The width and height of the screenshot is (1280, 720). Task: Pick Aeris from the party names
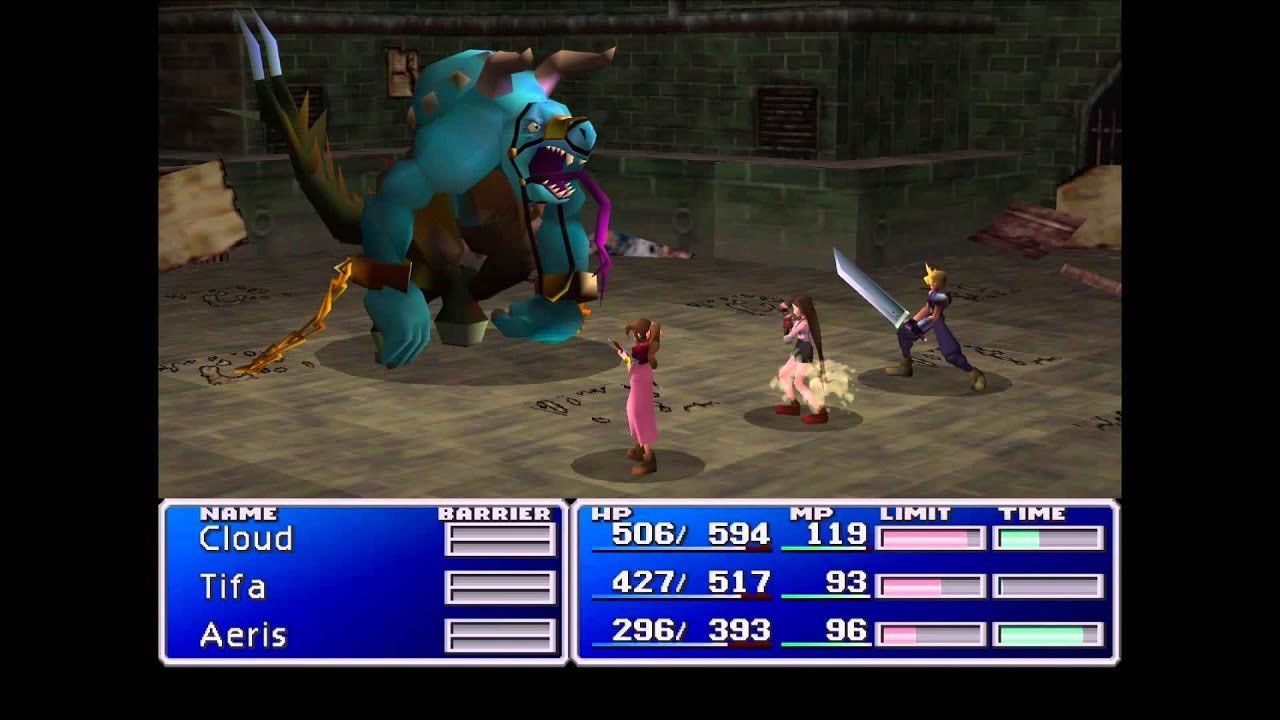click(x=243, y=635)
